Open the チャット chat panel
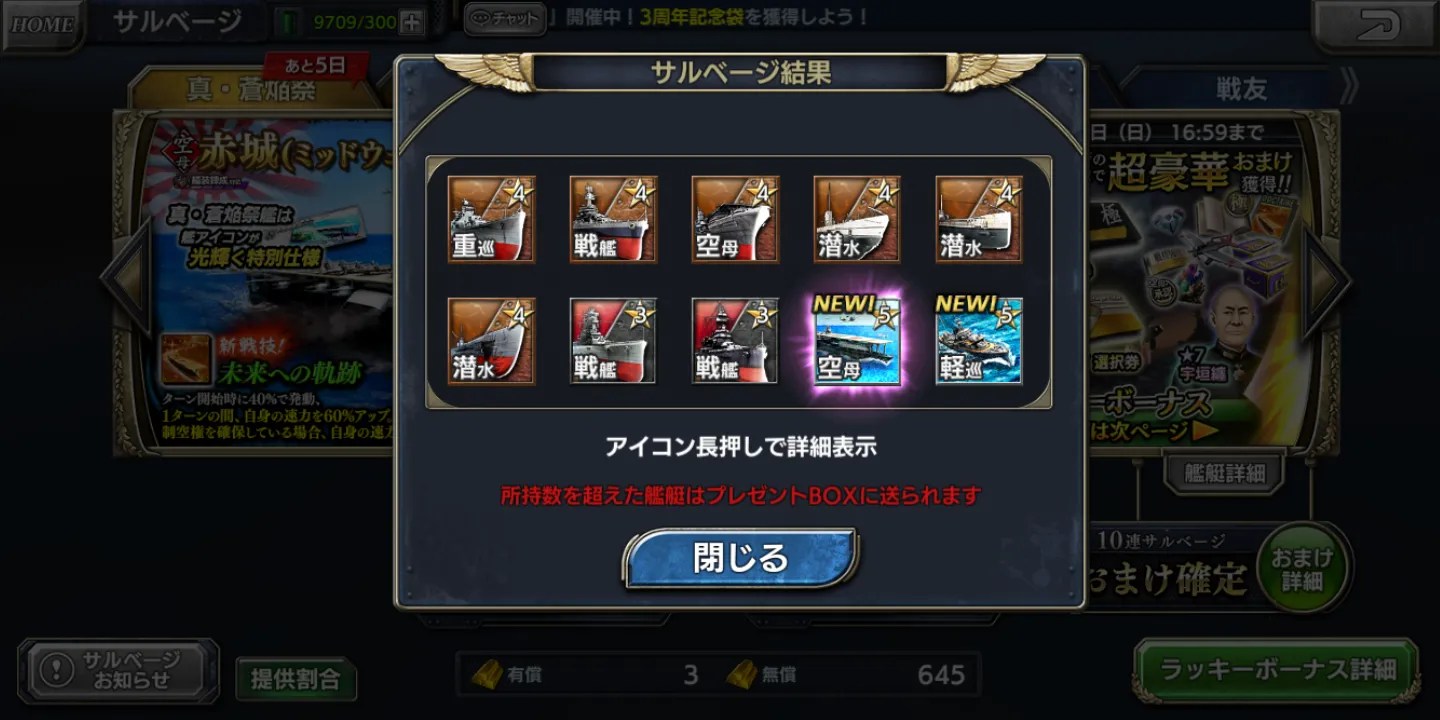Screen dimensions: 1440x720 [504, 17]
